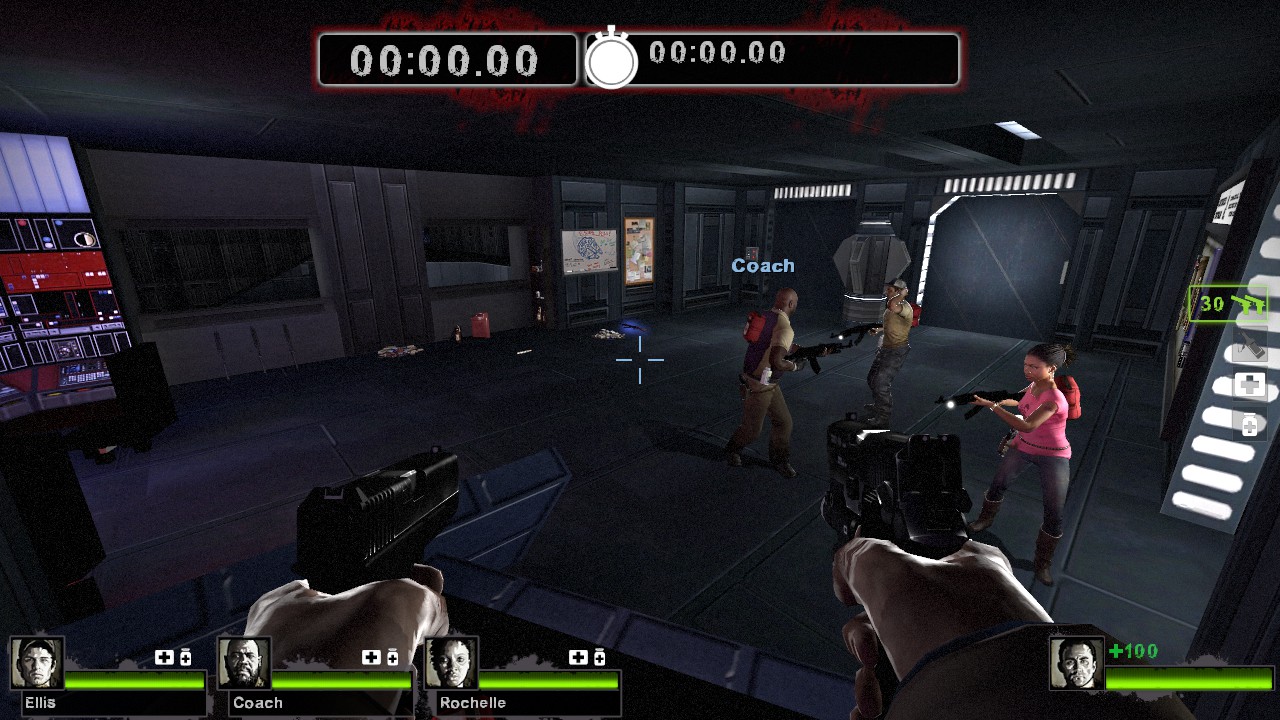1280x720 pixels.
Task: Click Ellis's teammate portrait
Action: pyautogui.click(x=37, y=663)
